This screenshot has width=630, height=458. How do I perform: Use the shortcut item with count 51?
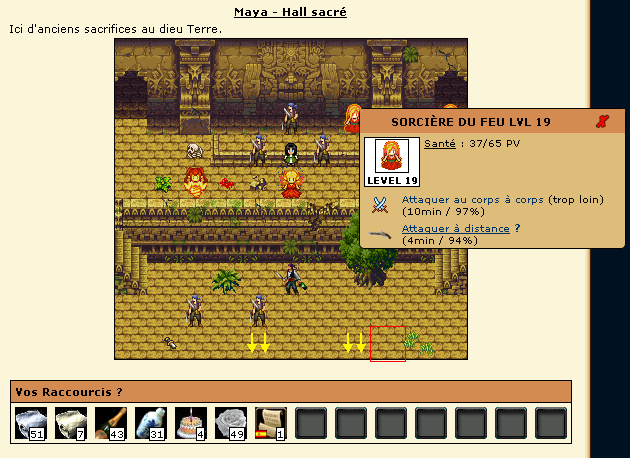coord(32,423)
